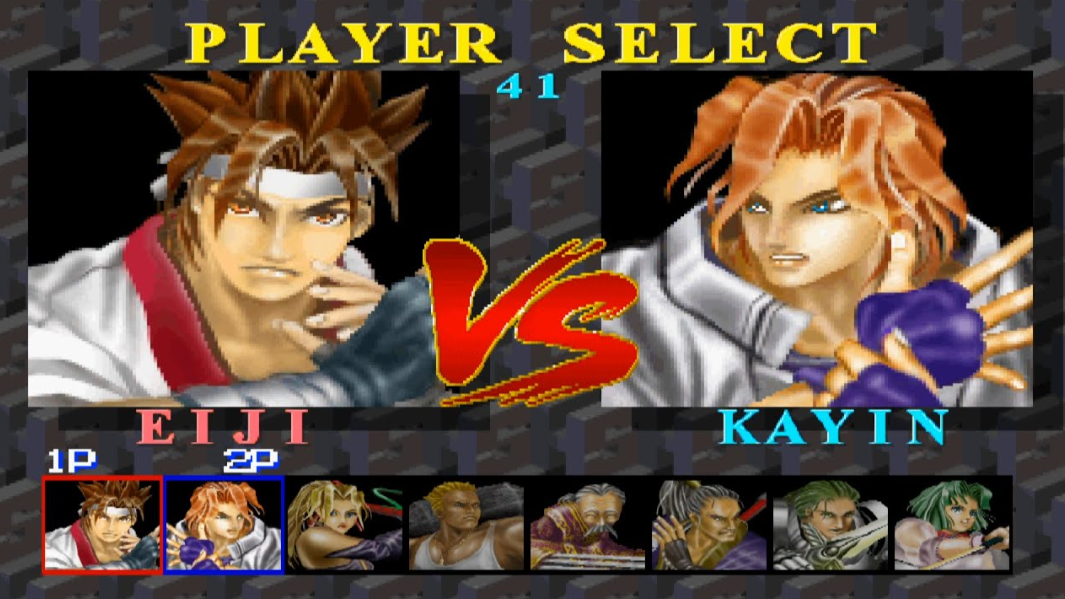Choose the green-haired girl character tile

[951, 524]
